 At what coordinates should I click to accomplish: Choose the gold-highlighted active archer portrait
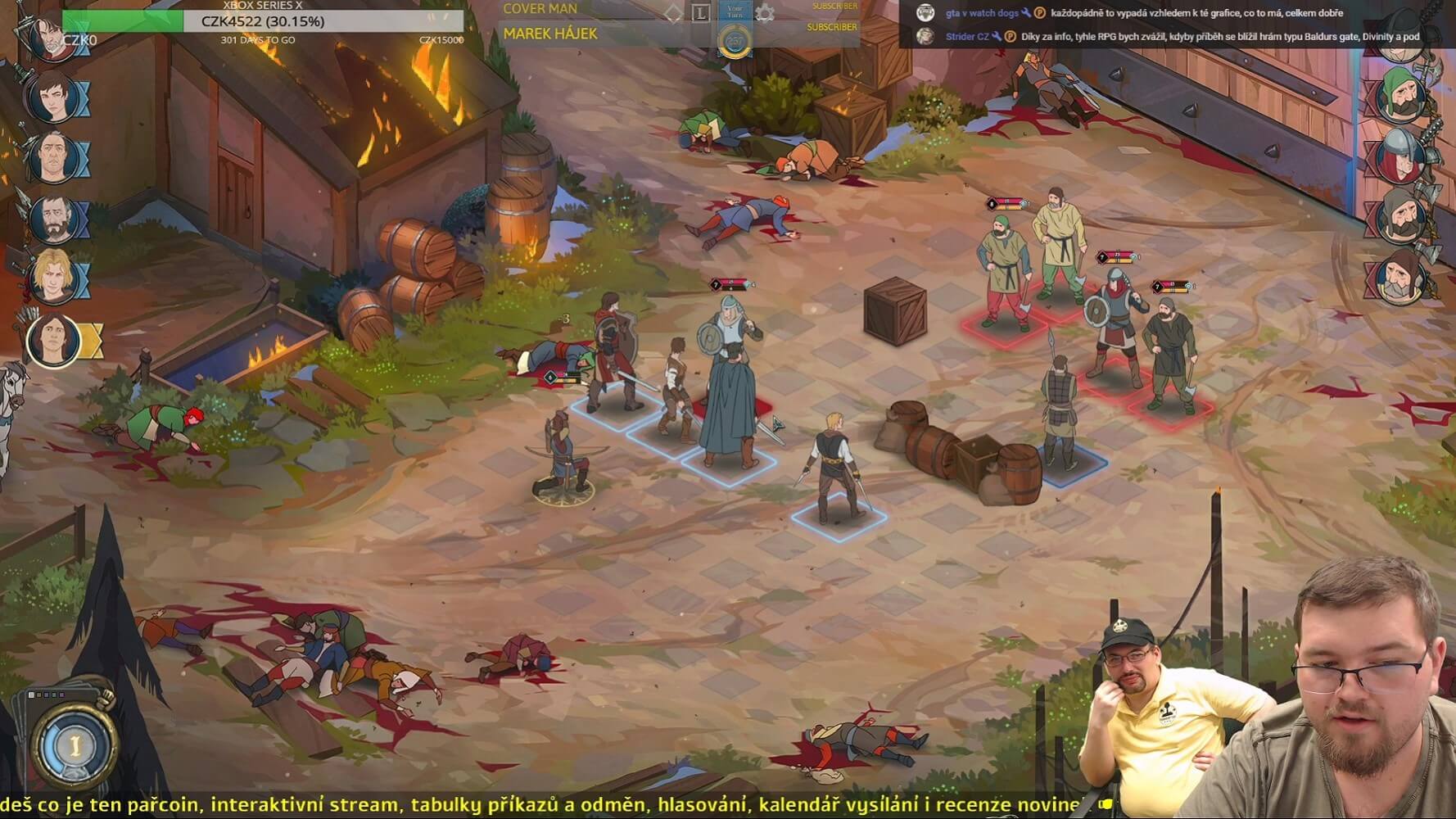pos(54,338)
